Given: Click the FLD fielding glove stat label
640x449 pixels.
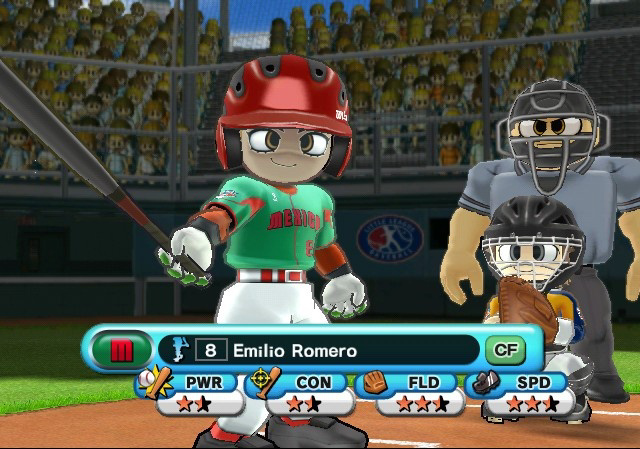Looking at the screenshot, I should (x=418, y=382).
